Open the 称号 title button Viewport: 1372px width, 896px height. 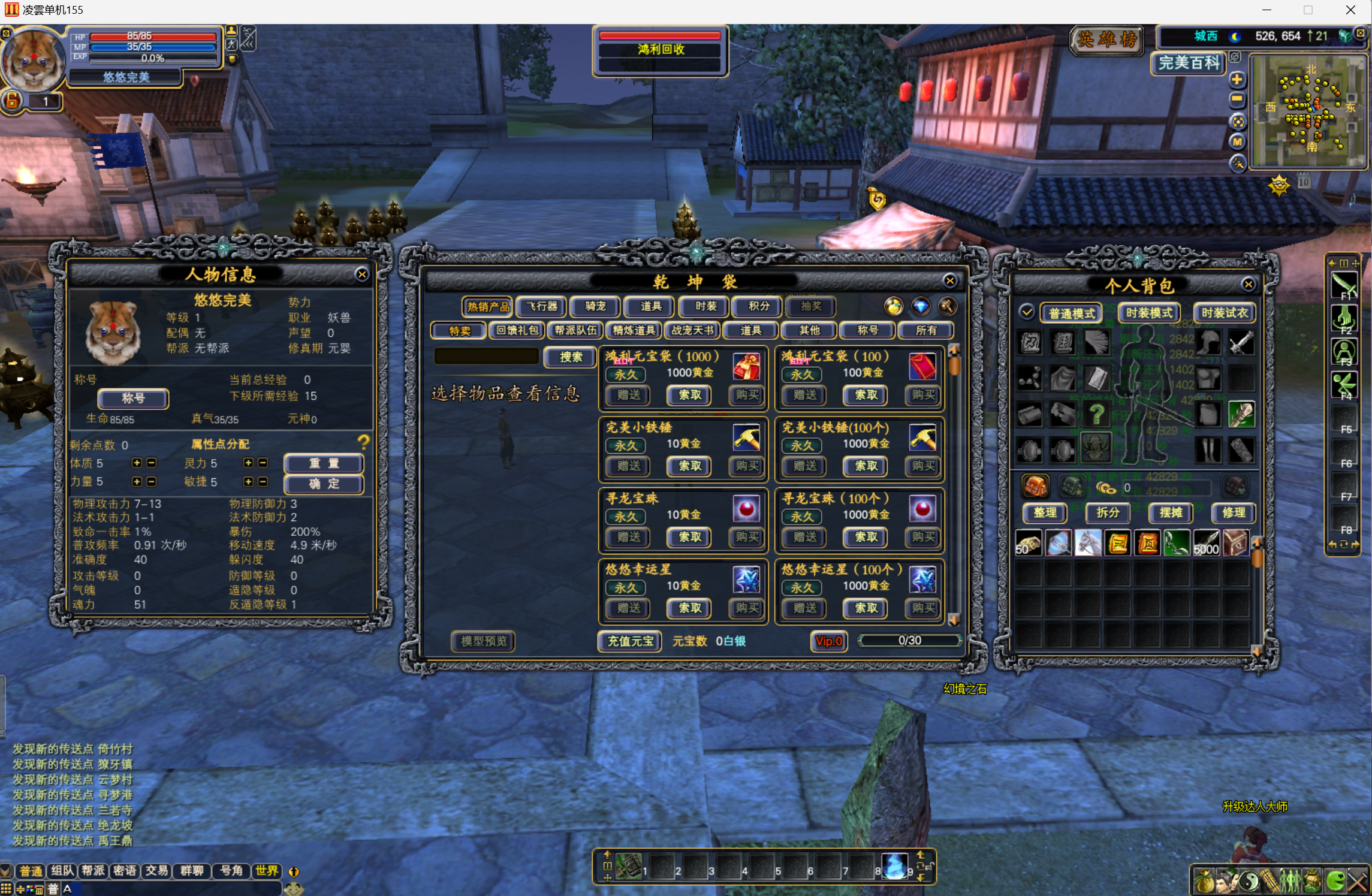point(133,399)
